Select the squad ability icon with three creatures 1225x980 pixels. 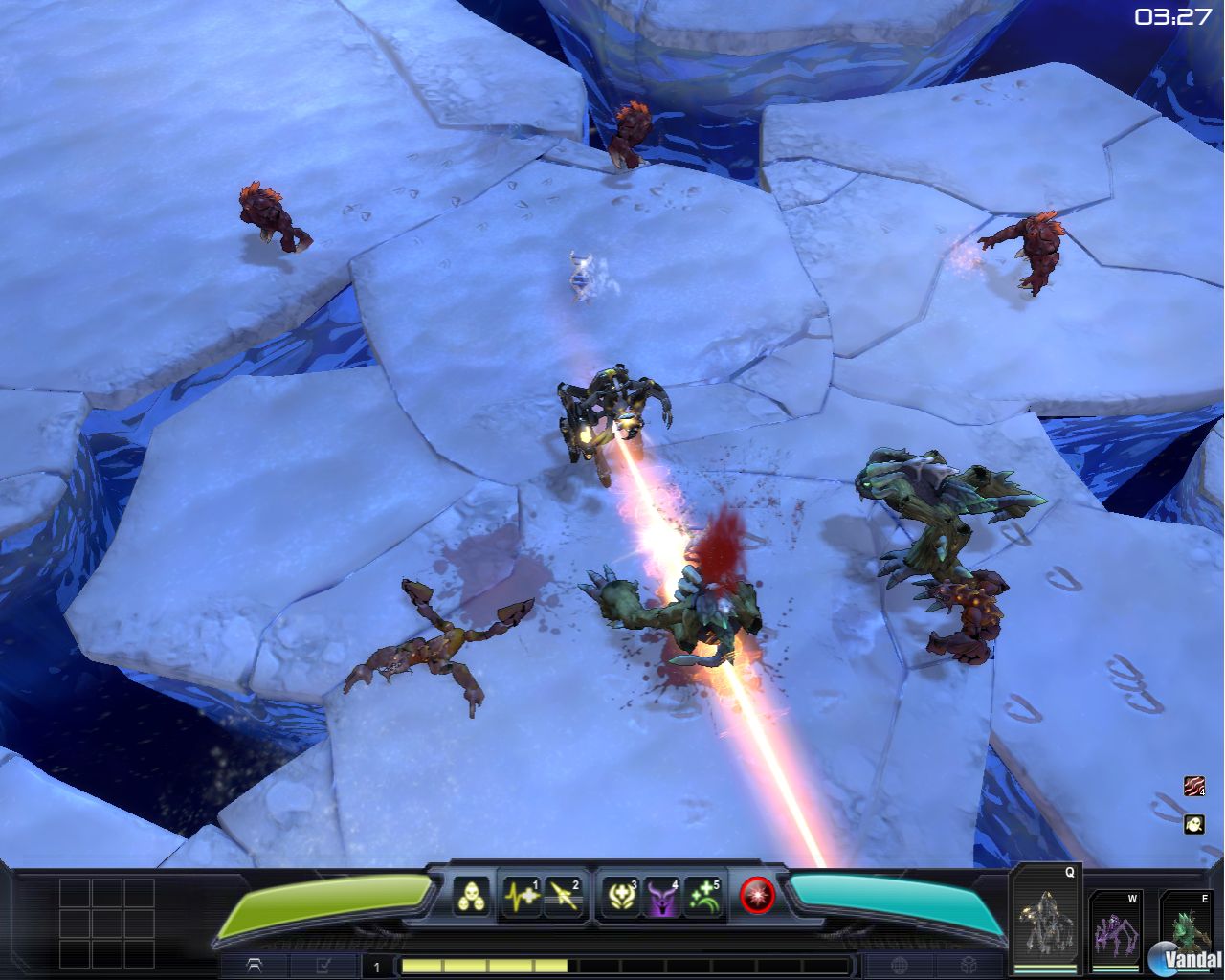pos(471,897)
